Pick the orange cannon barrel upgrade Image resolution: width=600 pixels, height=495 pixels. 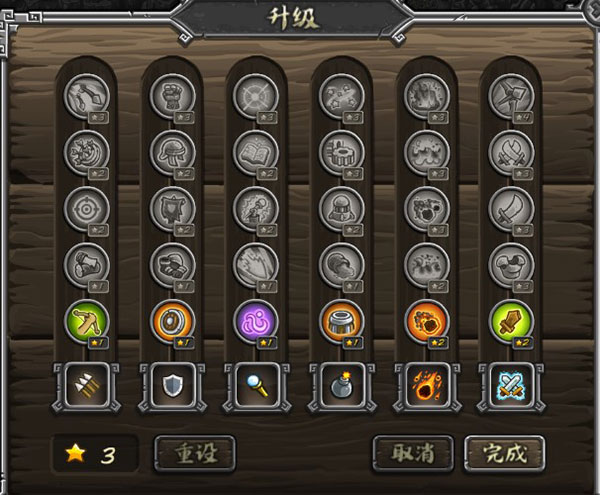pos(342,321)
